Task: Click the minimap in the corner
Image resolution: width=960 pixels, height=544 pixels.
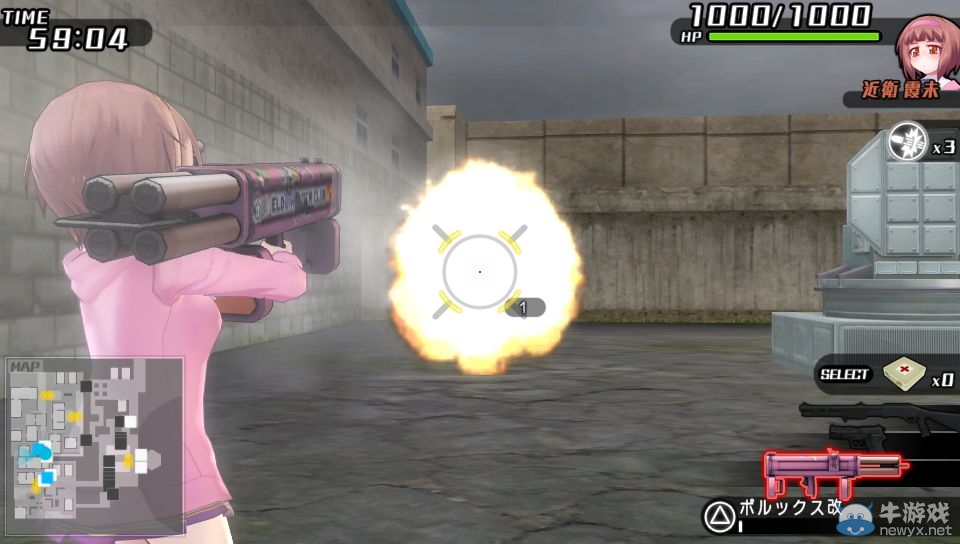Action: tap(94, 438)
